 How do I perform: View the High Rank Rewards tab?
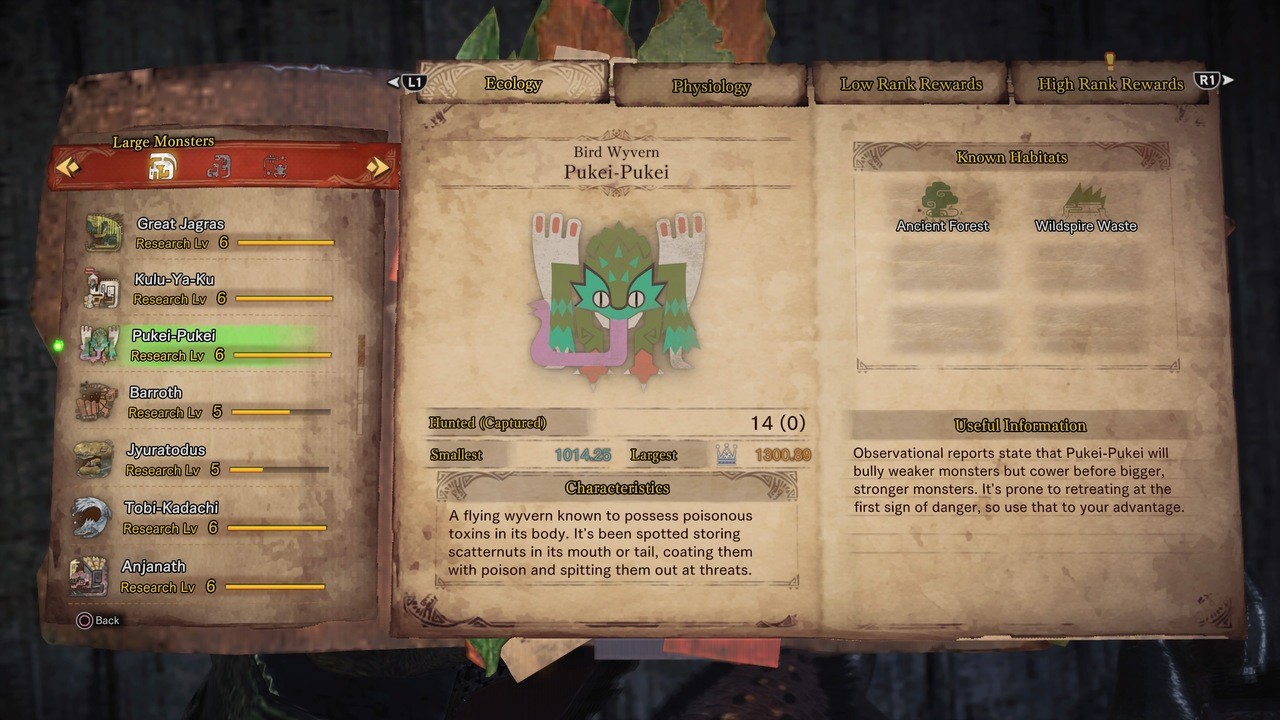pos(1110,84)
